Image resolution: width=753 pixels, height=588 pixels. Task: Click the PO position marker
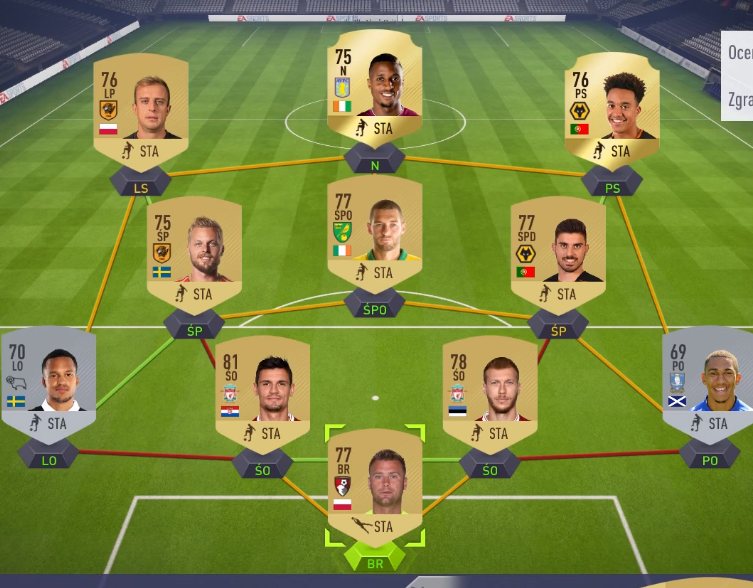pyautogui.click(x=709, y=459)
